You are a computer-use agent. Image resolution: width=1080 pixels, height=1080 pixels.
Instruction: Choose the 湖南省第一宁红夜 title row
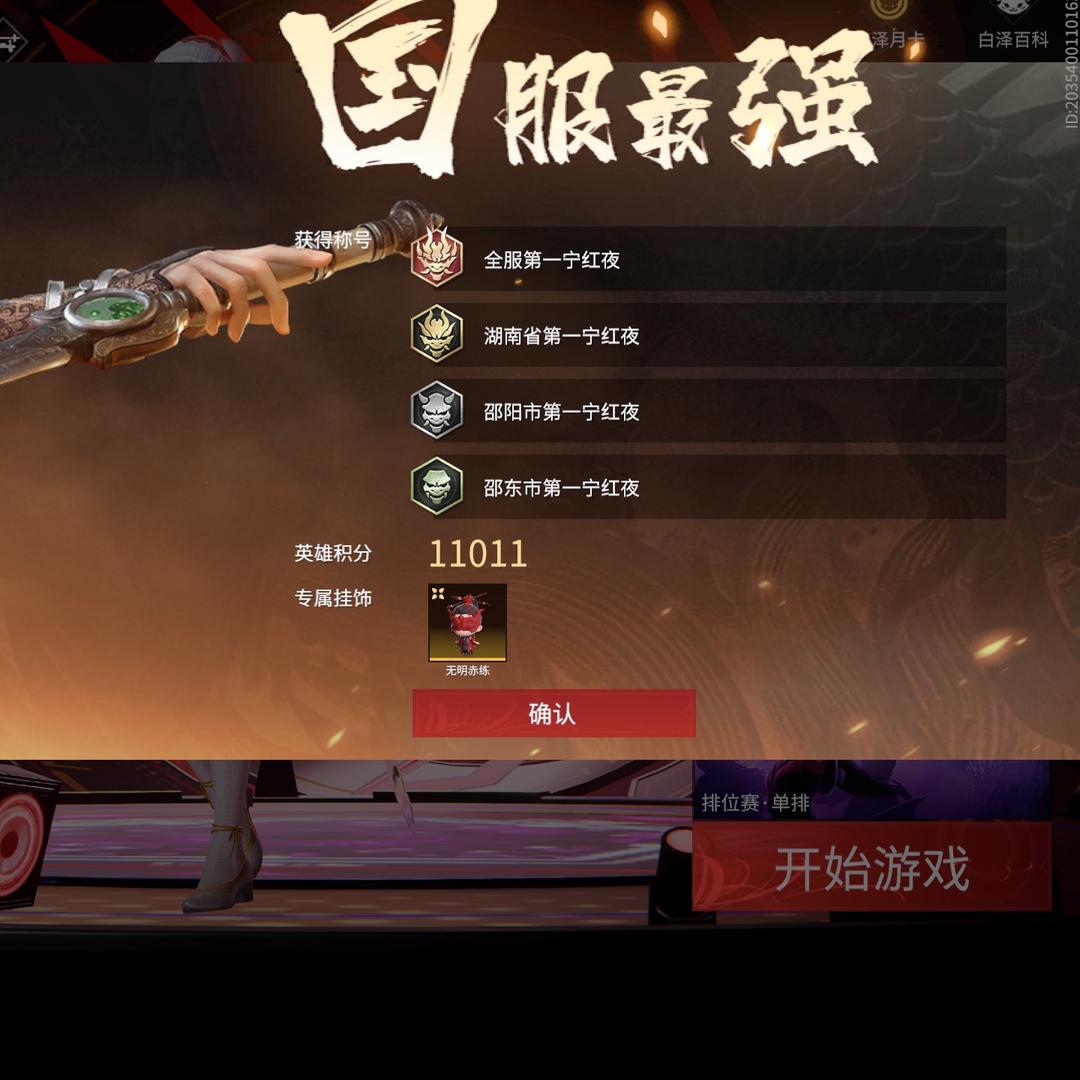click(x=707, y=336)
